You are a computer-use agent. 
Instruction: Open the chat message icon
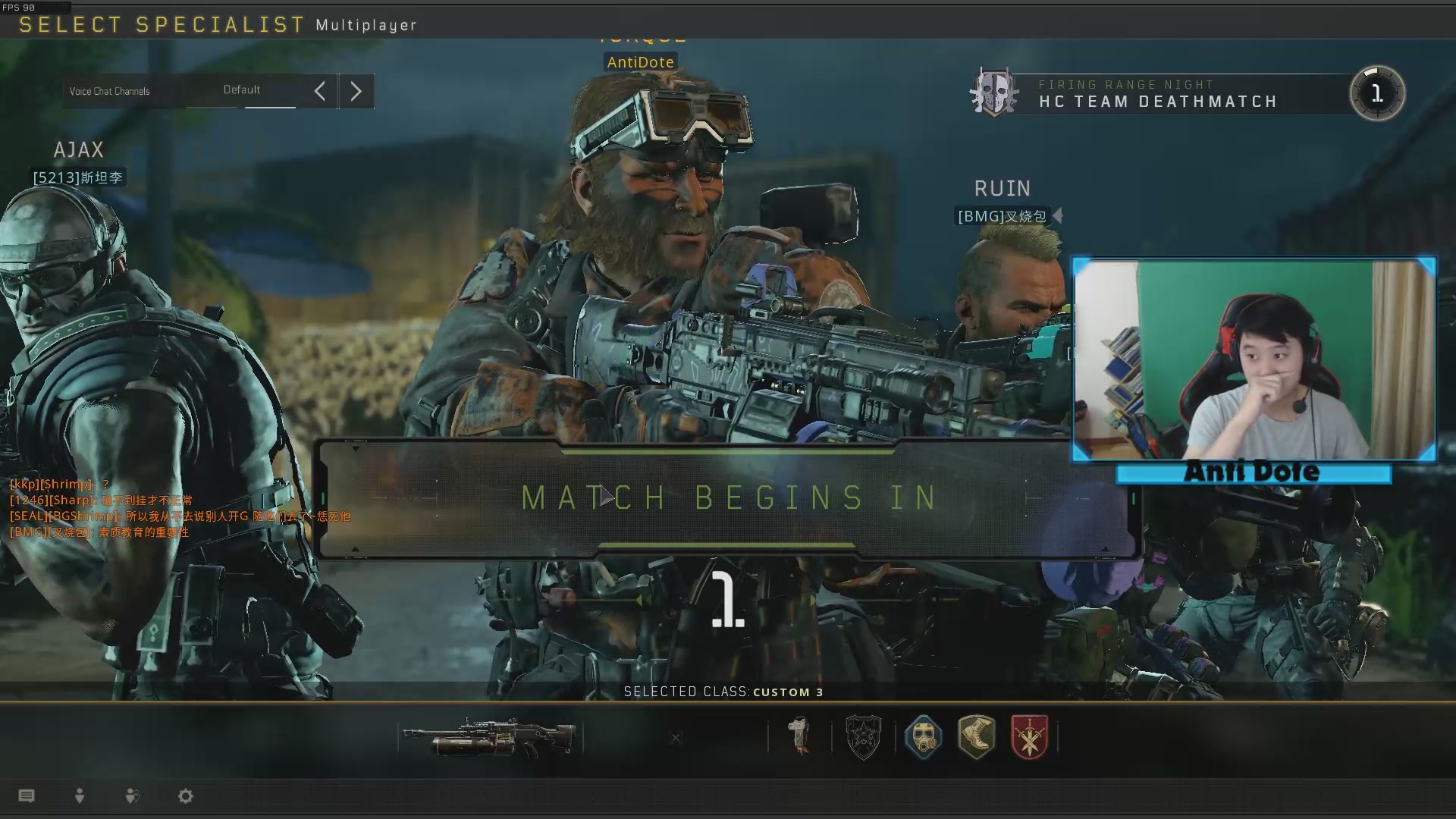[x=27, y=795]
